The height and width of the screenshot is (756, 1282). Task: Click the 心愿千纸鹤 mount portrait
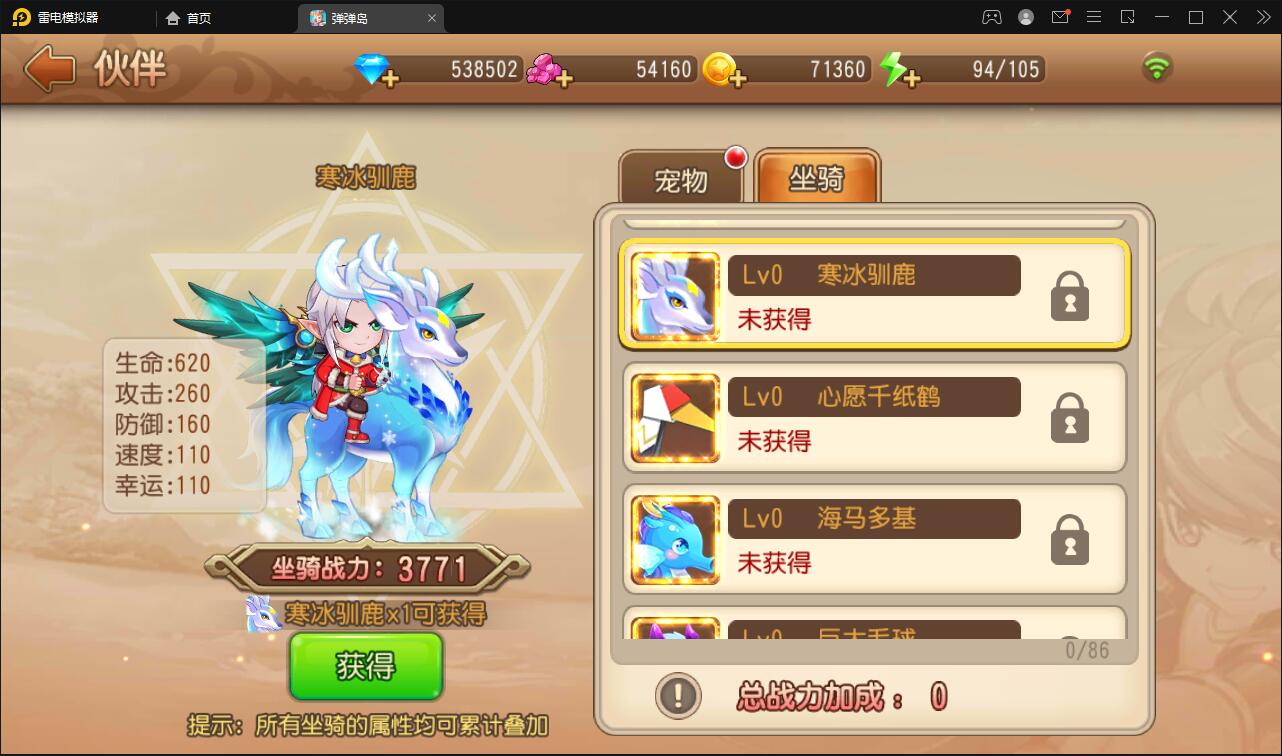[673, 417]
